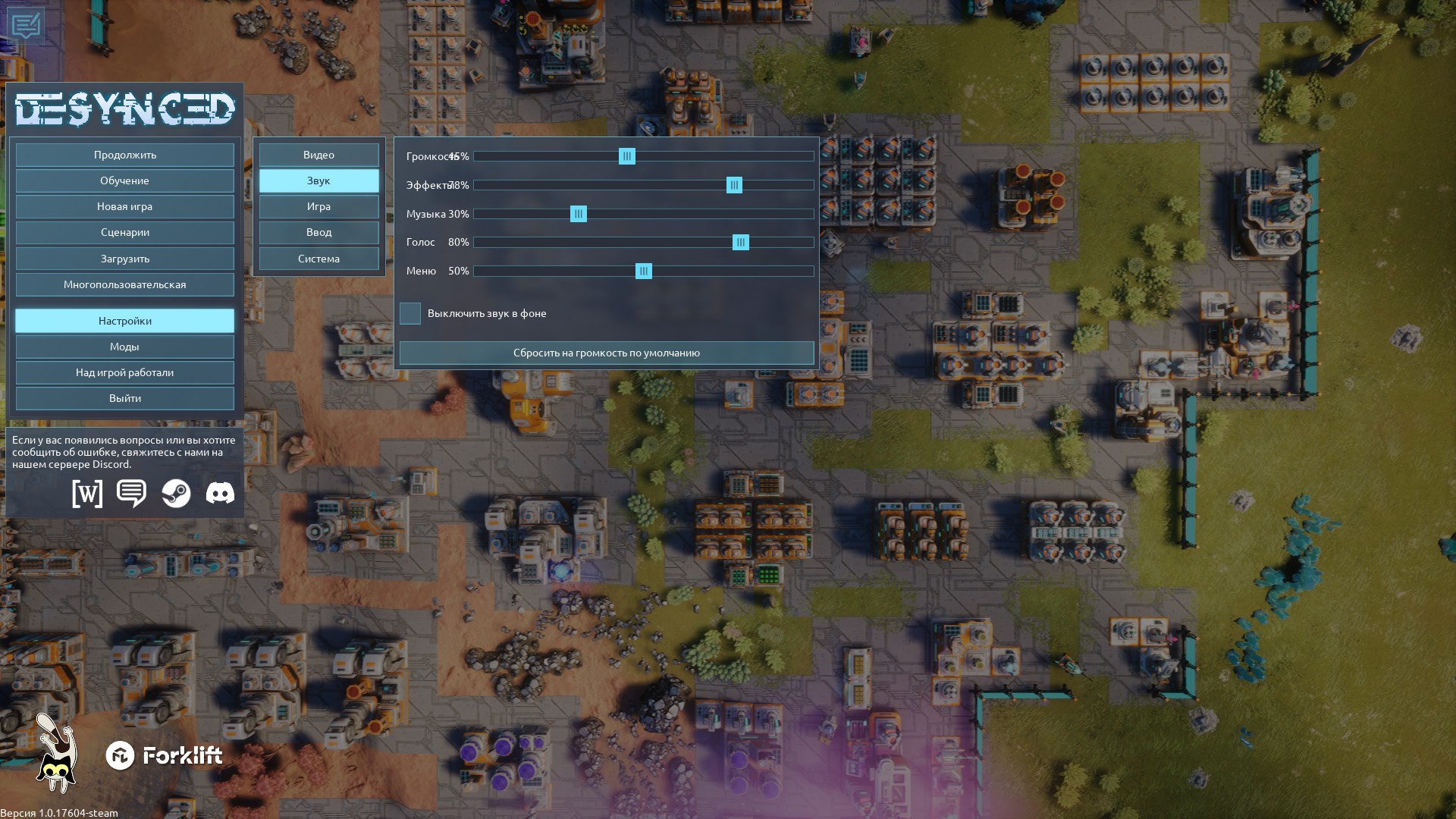
Task: Open the Обучение tutorial menu
Action: [x=125, y=180]
